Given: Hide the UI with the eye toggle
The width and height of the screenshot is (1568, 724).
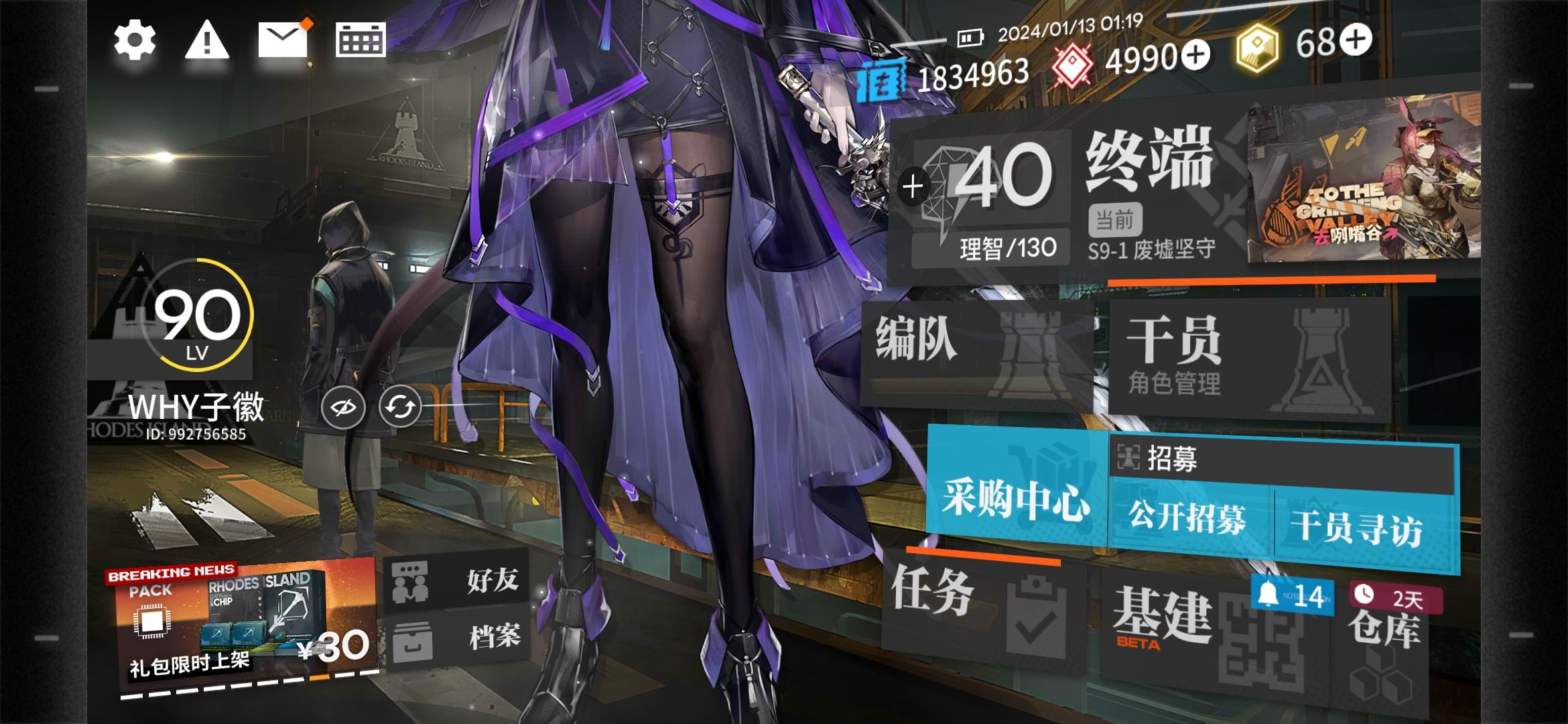Looking at the screenshot, I should (x=342, y=406).
